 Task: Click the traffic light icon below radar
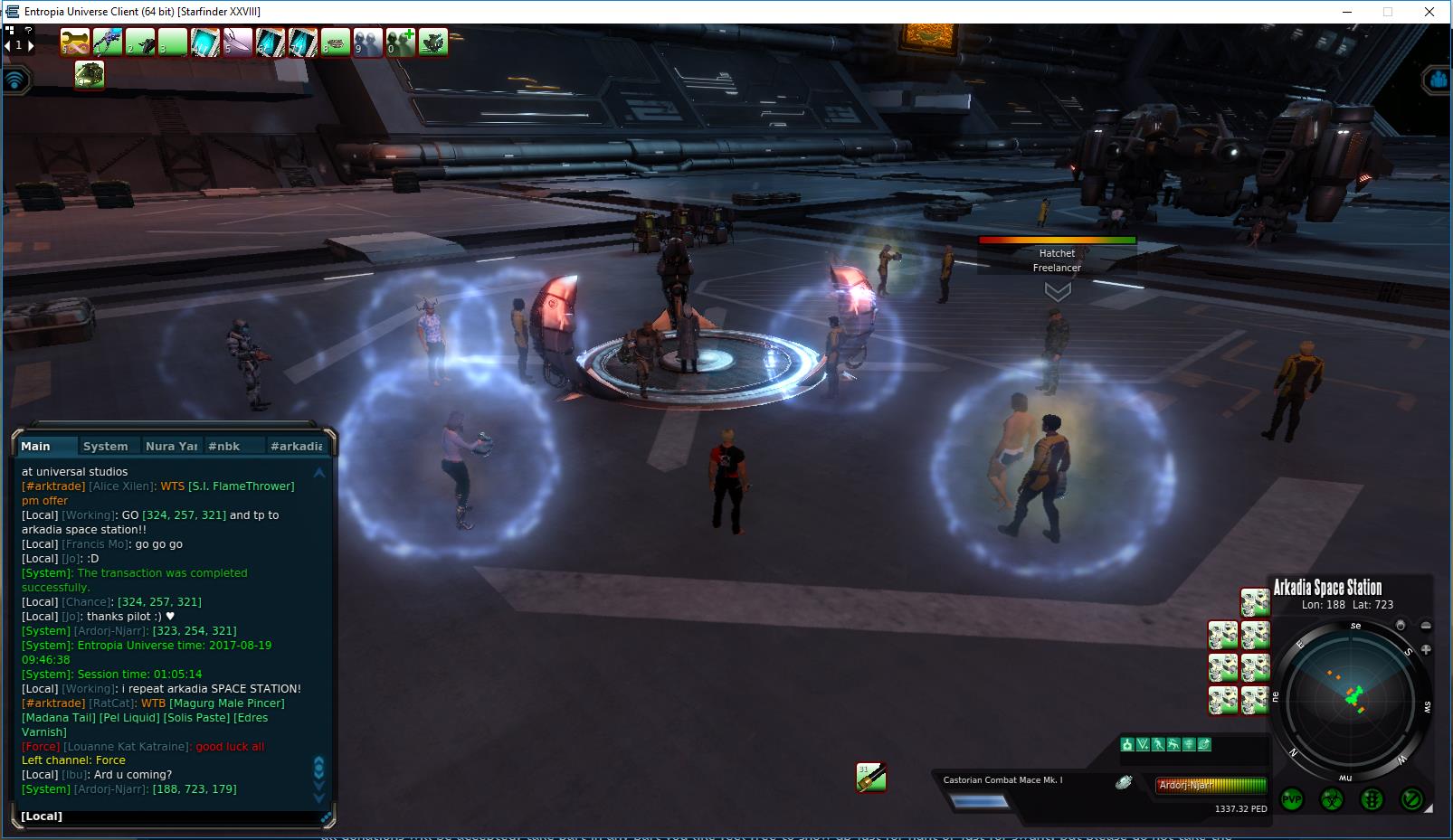[x=1372, y=799]
